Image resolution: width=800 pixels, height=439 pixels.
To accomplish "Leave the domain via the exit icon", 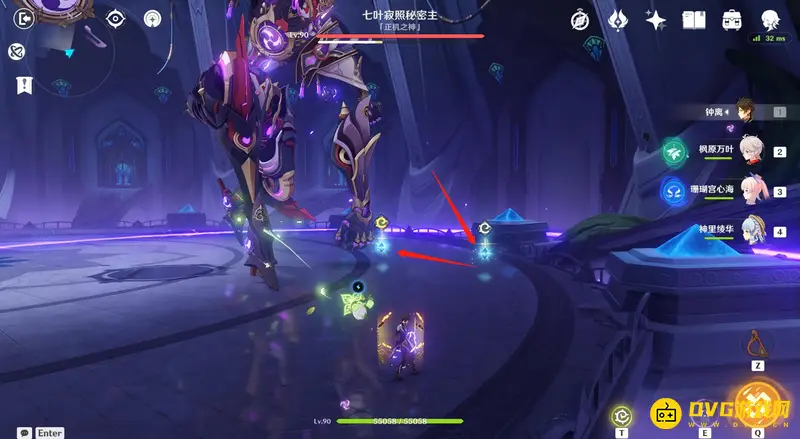I will tap(26, 18).
